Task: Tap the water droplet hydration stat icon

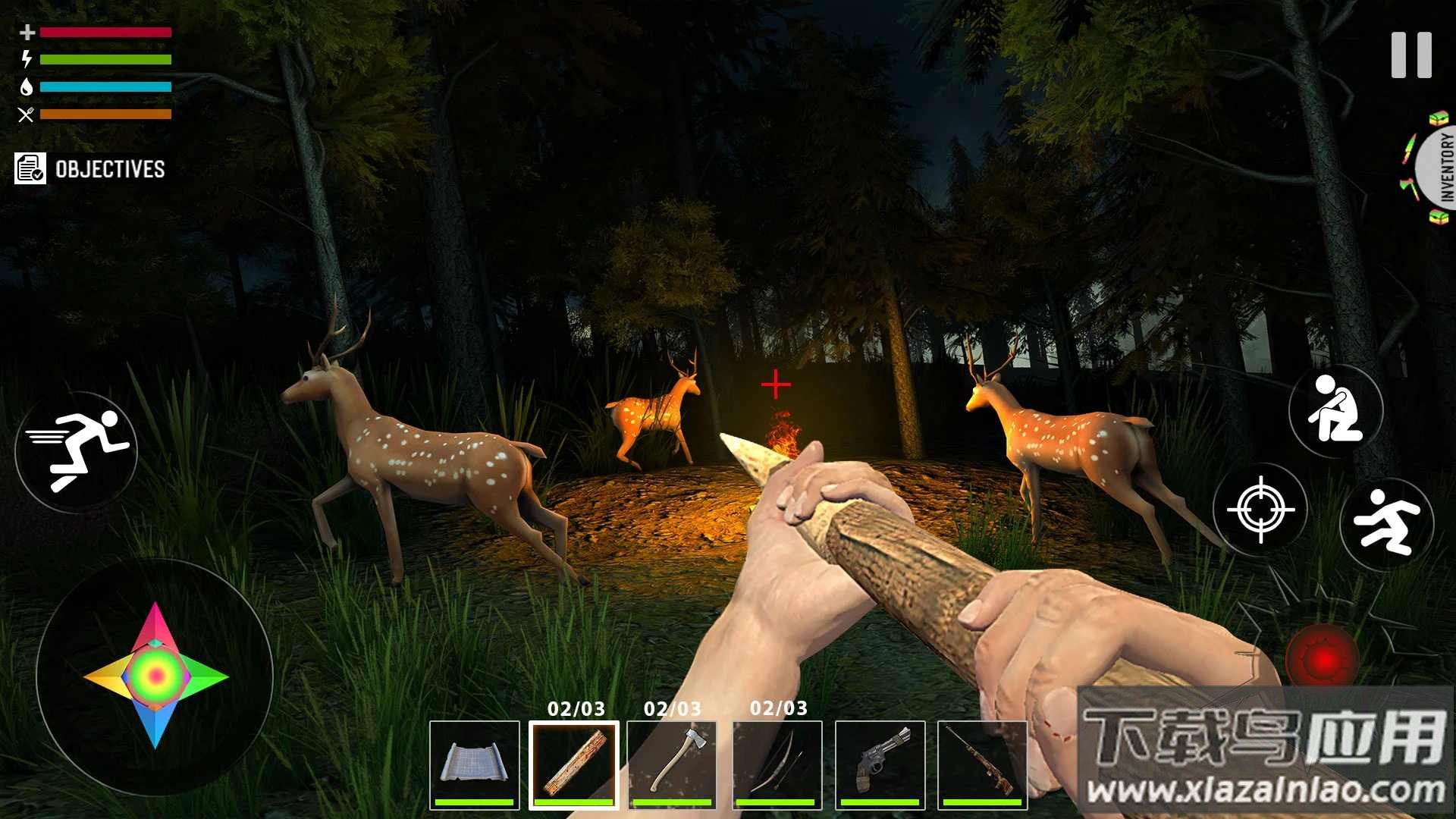Action: (x=28, y=86)
